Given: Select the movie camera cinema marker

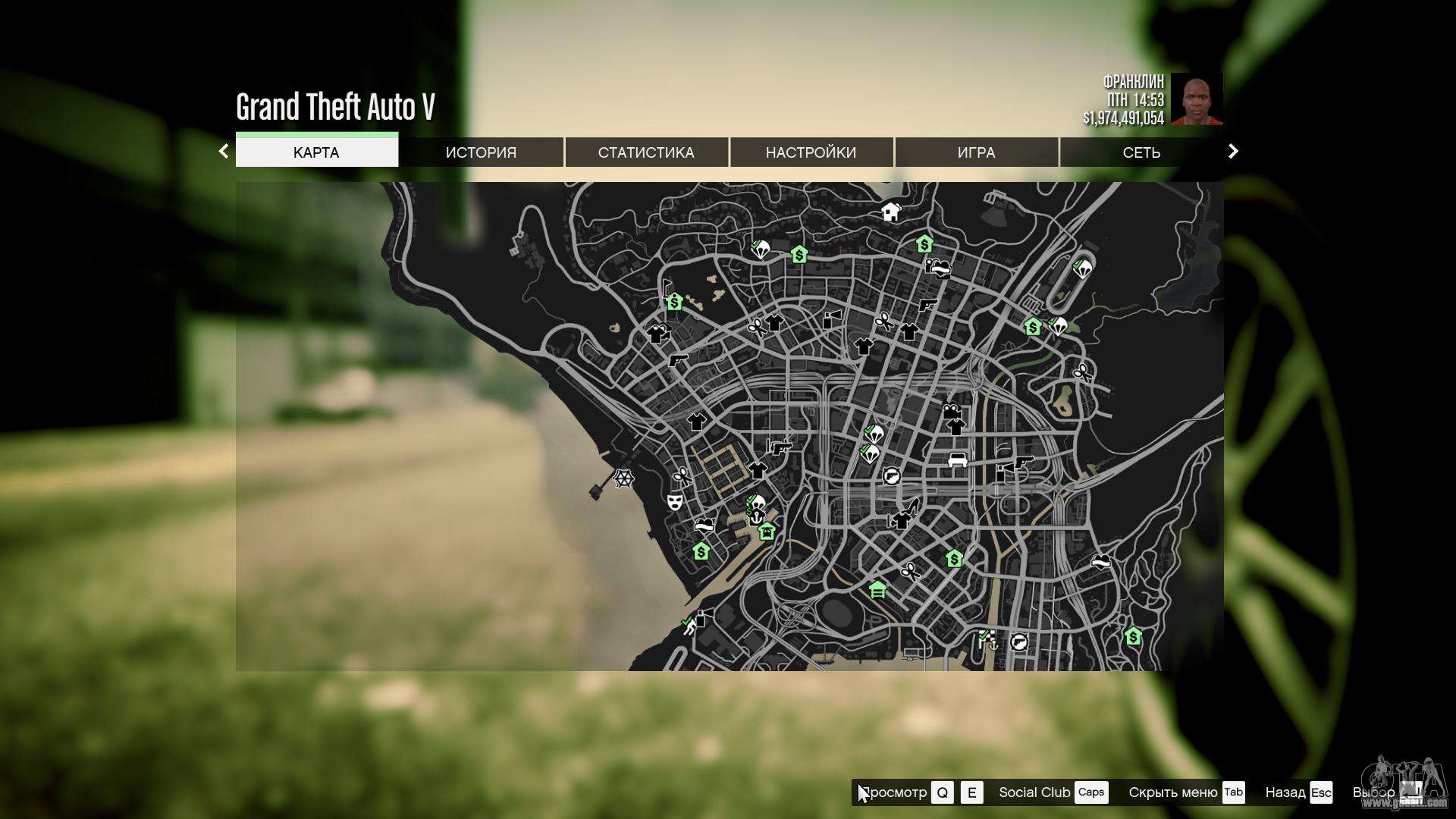Looking at the screenshot, I should [951, 411].
